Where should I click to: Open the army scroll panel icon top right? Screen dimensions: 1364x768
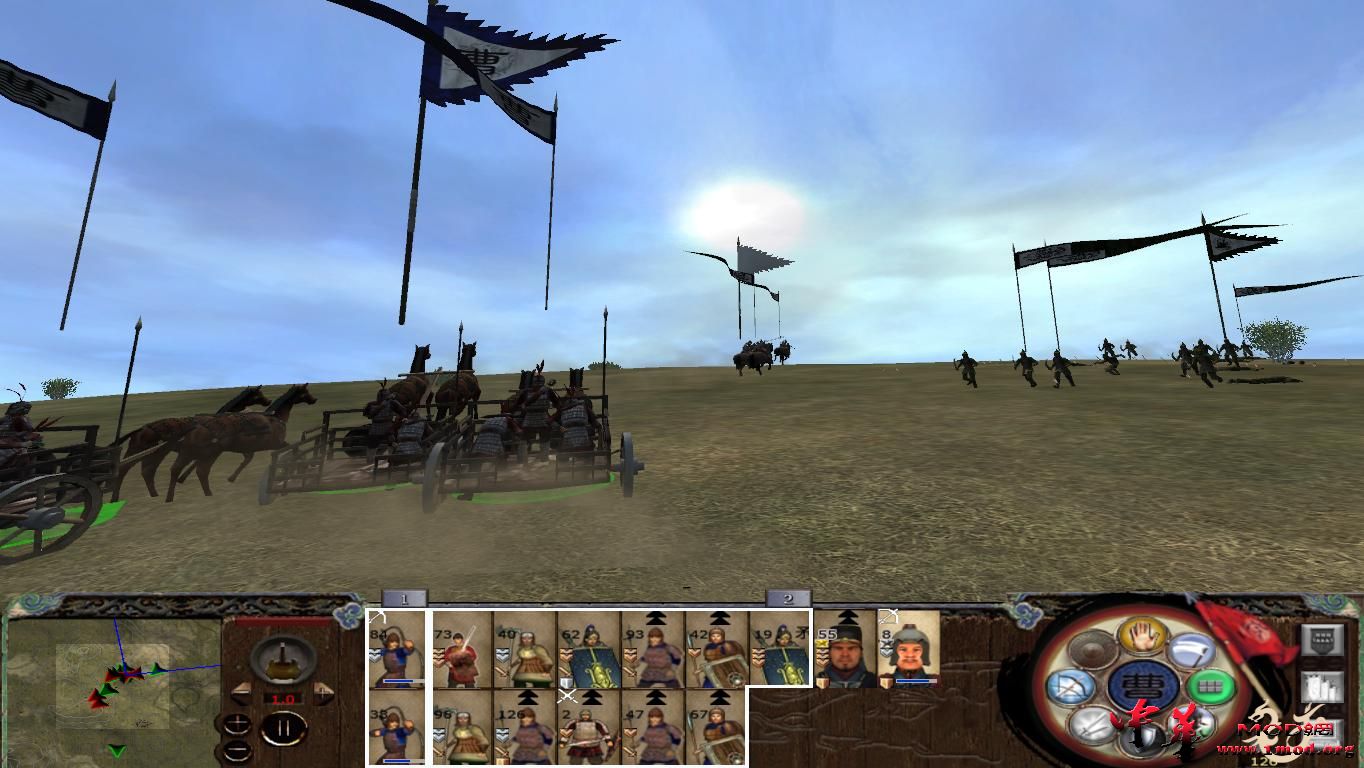point(1321,685)
